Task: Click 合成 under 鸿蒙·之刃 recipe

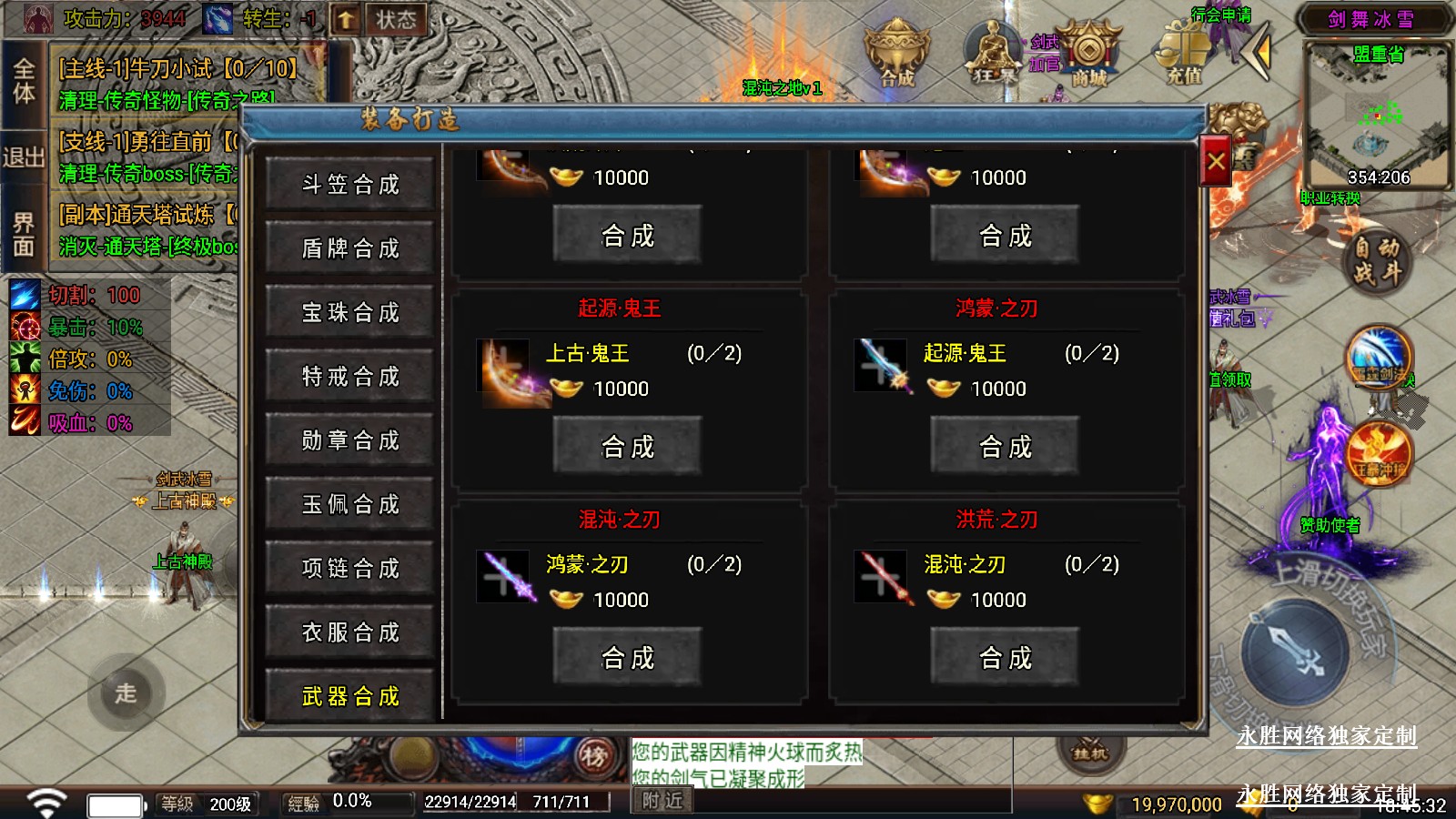Action: point(1005,447)
